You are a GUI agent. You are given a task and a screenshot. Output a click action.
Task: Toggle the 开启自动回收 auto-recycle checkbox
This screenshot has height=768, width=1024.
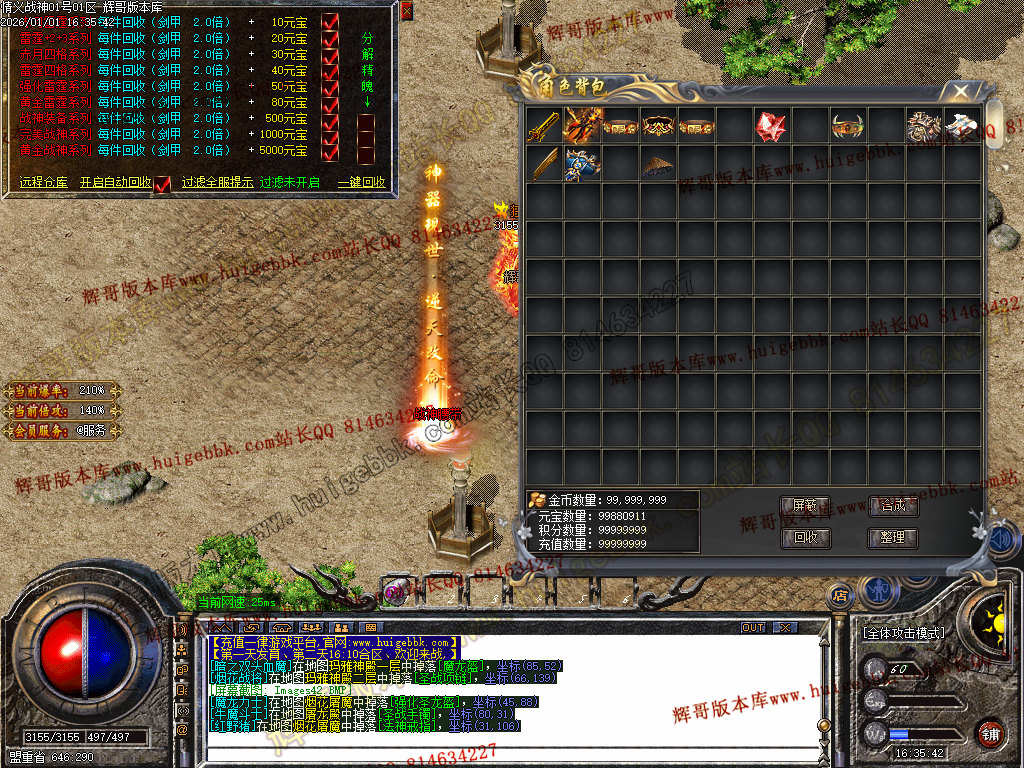coord(163,183)
